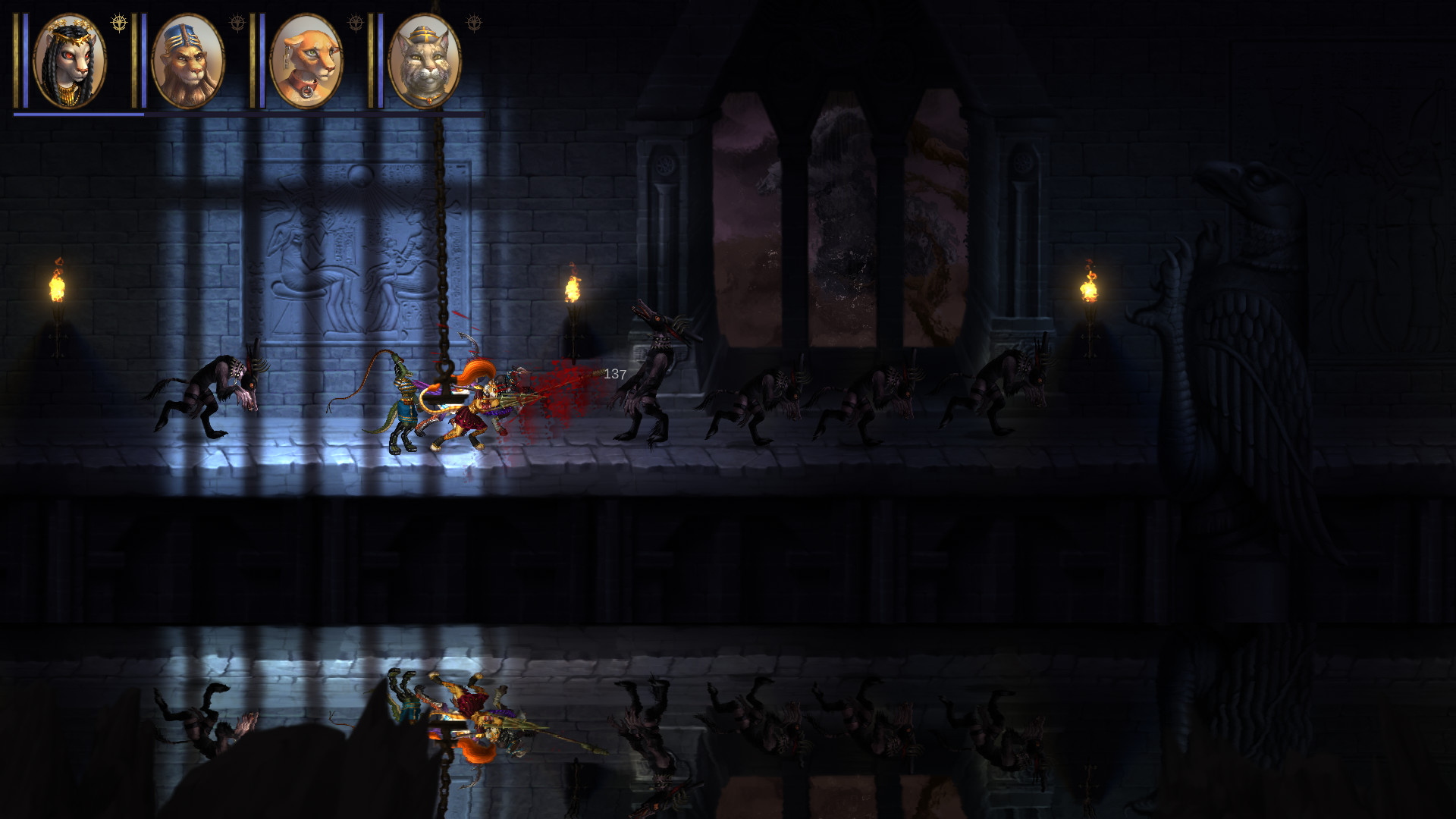
Task: Select the black-maned lioness queen portrait
Action: click(68, 61)
